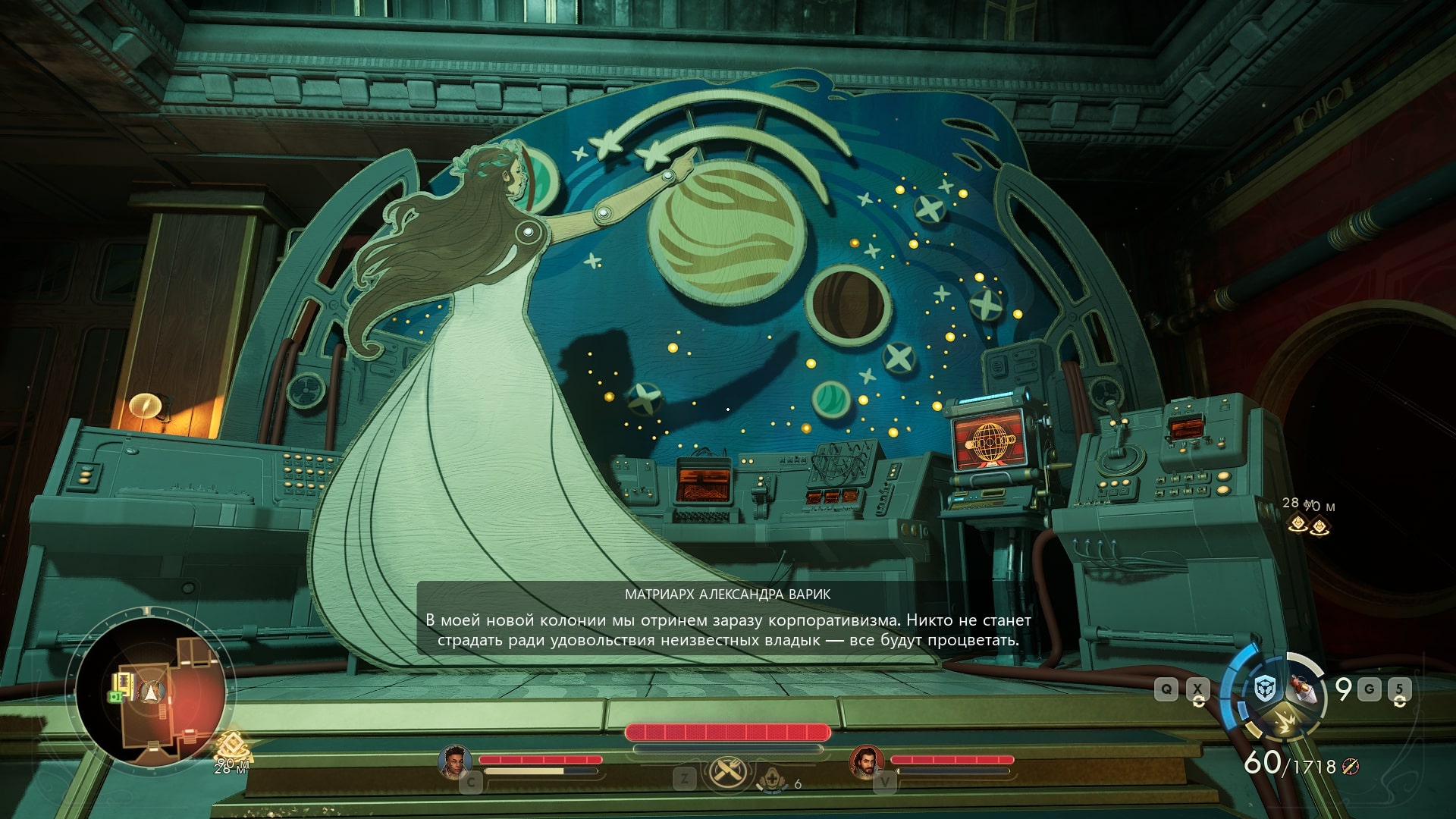The height and width of the screenshot is (819, 1456).
Task: Select the left companion portrait
Action: click(453, 761)
